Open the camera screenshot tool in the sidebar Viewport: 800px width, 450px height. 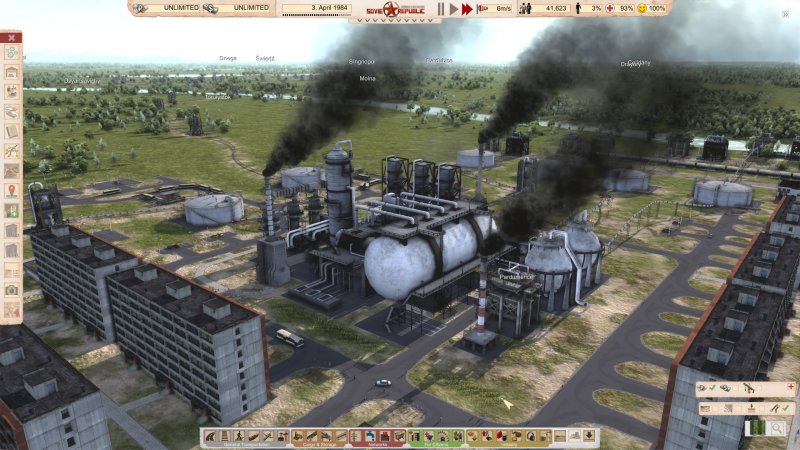point(12,290)
